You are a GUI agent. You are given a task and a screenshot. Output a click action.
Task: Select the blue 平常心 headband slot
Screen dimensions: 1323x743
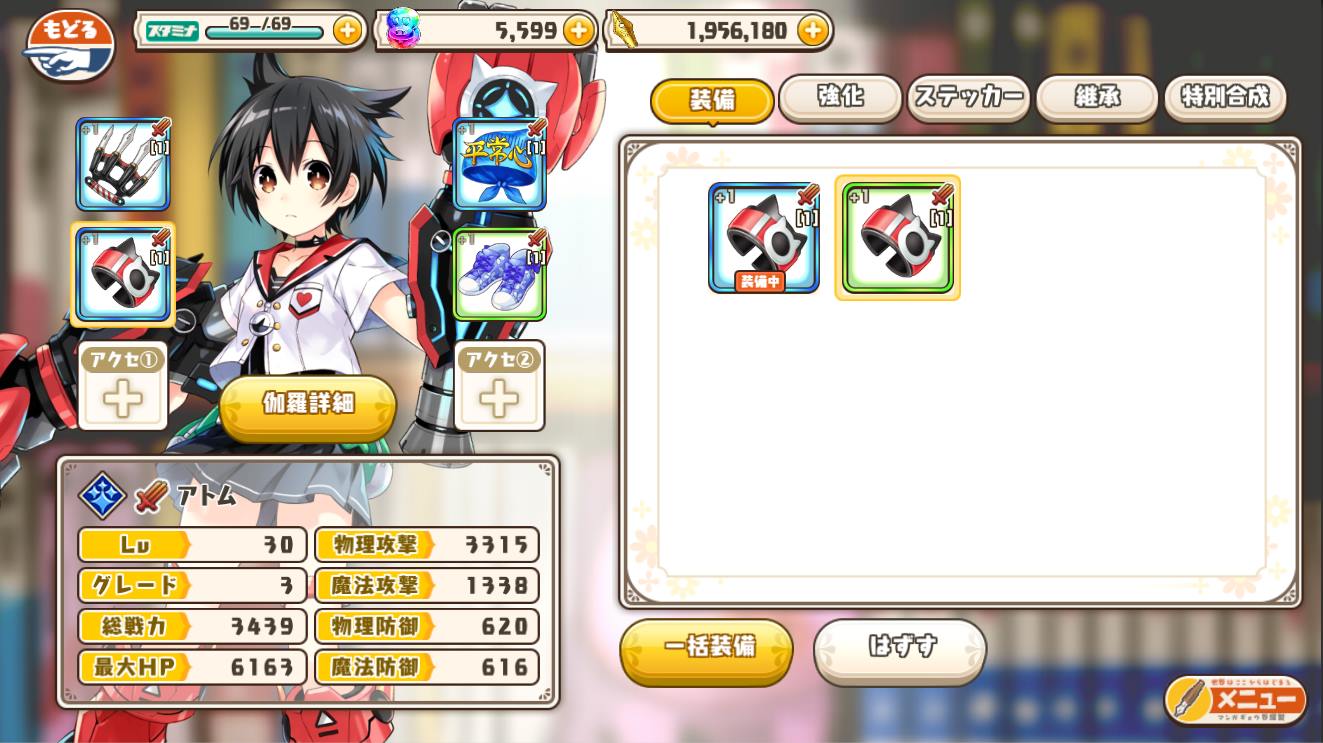[499, 164]
